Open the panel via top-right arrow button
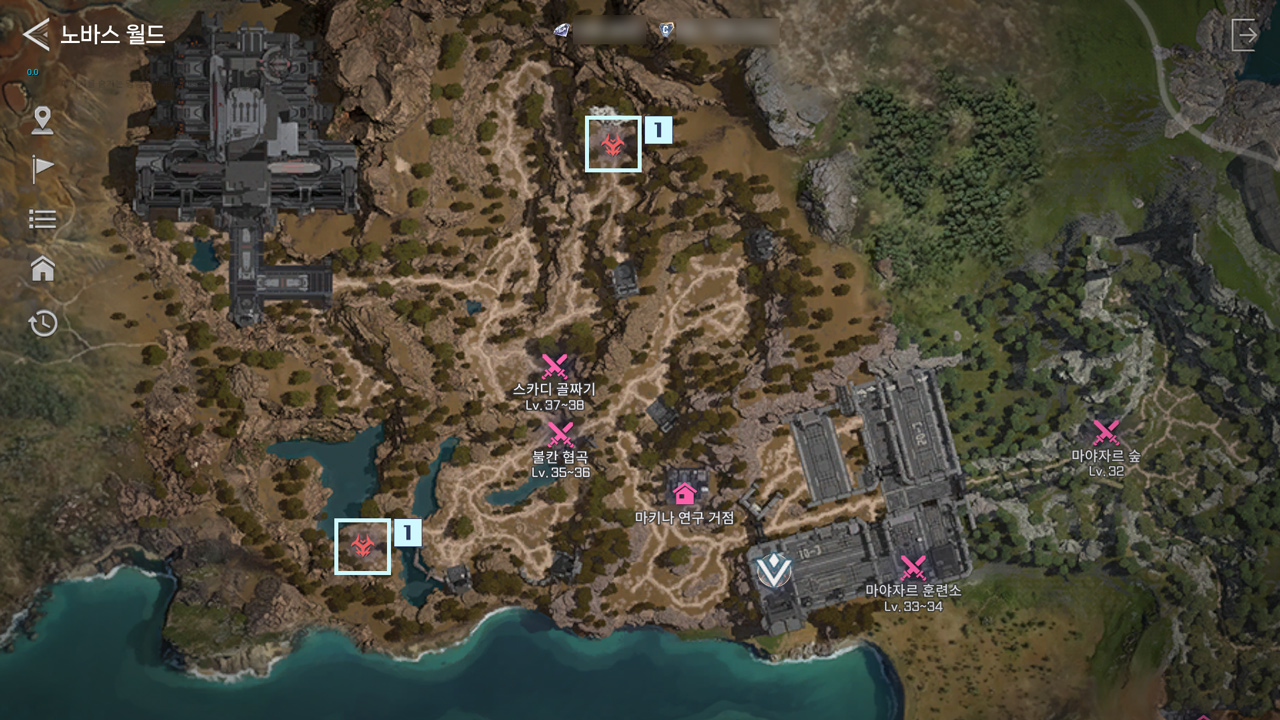Screen dimensions: 1280x720 click(x=1246, y=34)
